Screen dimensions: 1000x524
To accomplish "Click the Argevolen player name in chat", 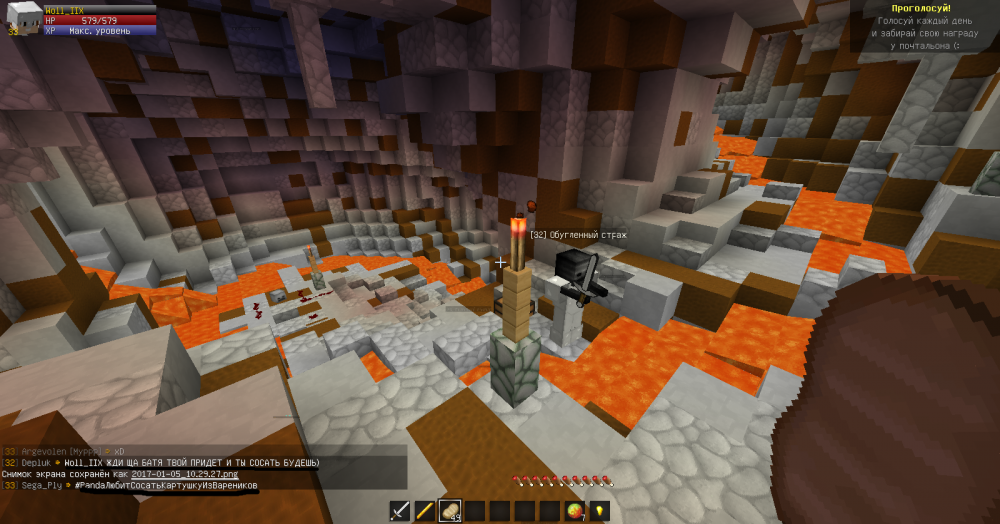I will click(45, 452).
